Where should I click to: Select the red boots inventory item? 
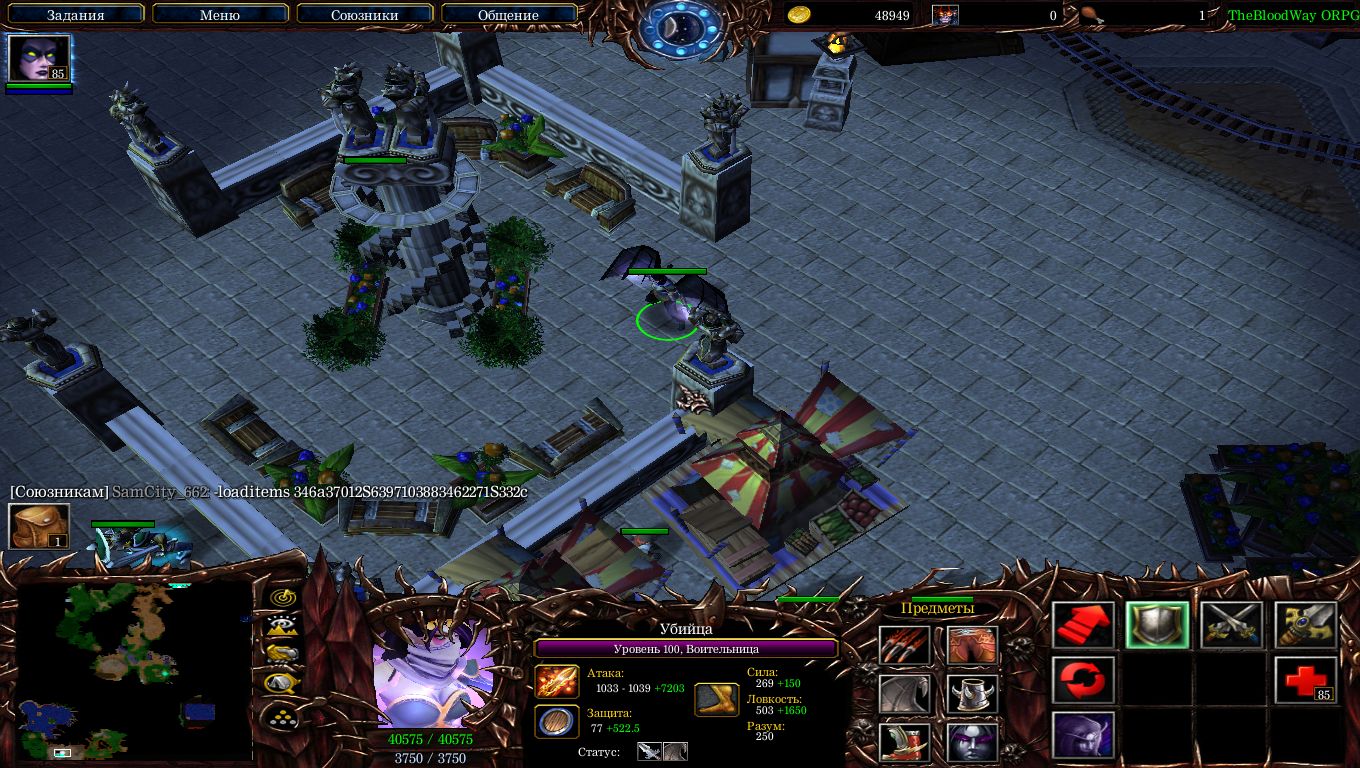(x=905, y=741)
